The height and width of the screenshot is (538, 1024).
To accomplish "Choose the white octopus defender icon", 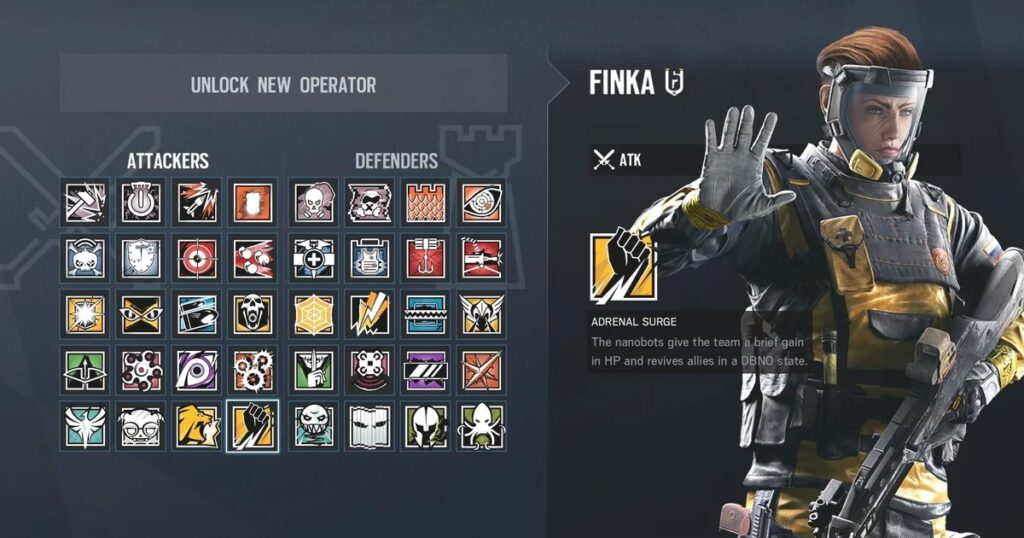I will pyautogui.click(x=481, y=426).
